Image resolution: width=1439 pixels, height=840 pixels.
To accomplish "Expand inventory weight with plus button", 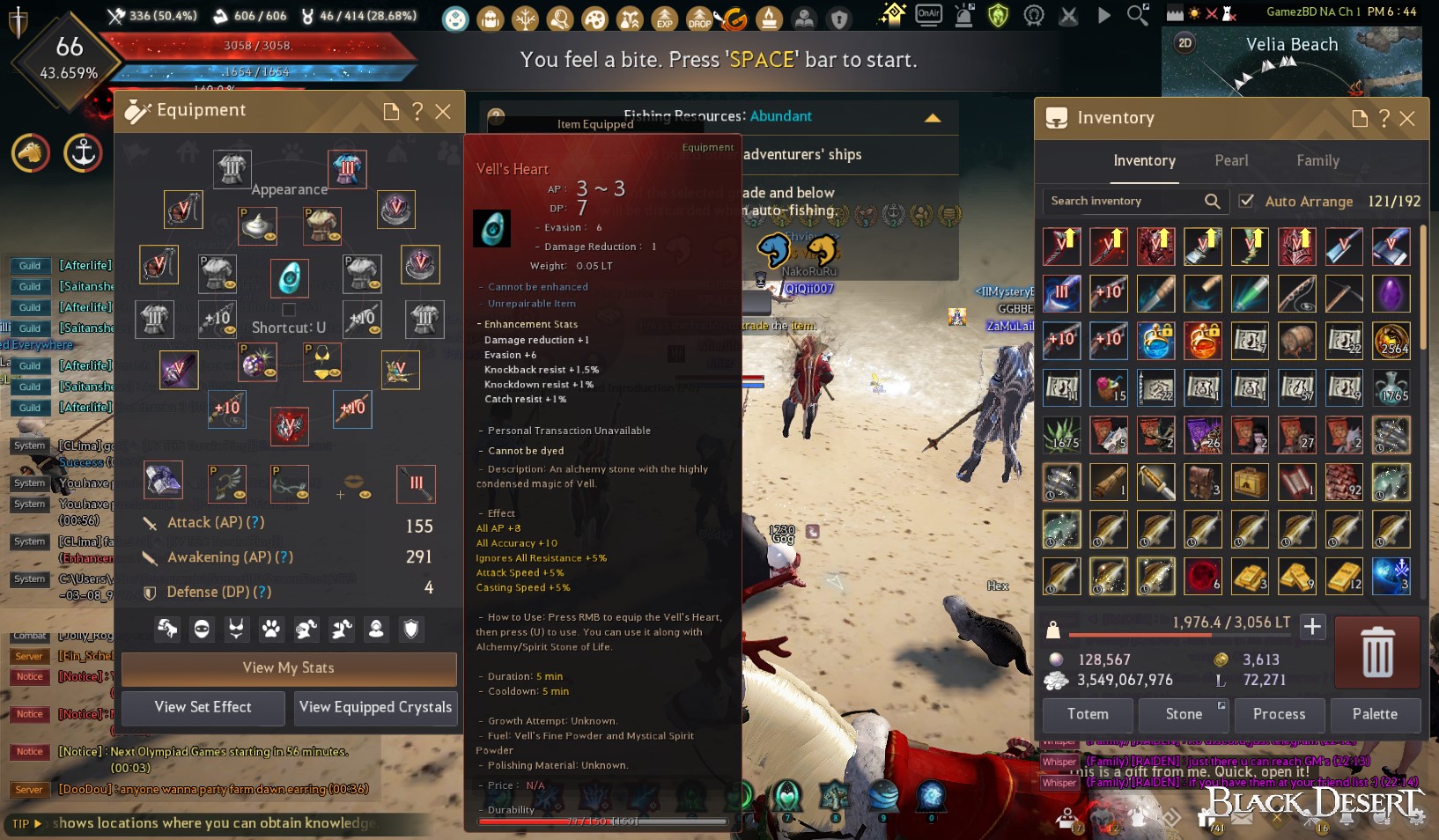I will point(1312,626).
